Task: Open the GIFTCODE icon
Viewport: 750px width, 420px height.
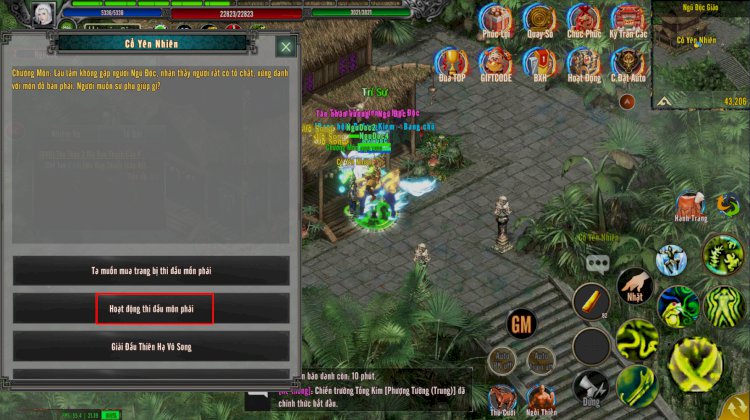Action: [496, 62]
